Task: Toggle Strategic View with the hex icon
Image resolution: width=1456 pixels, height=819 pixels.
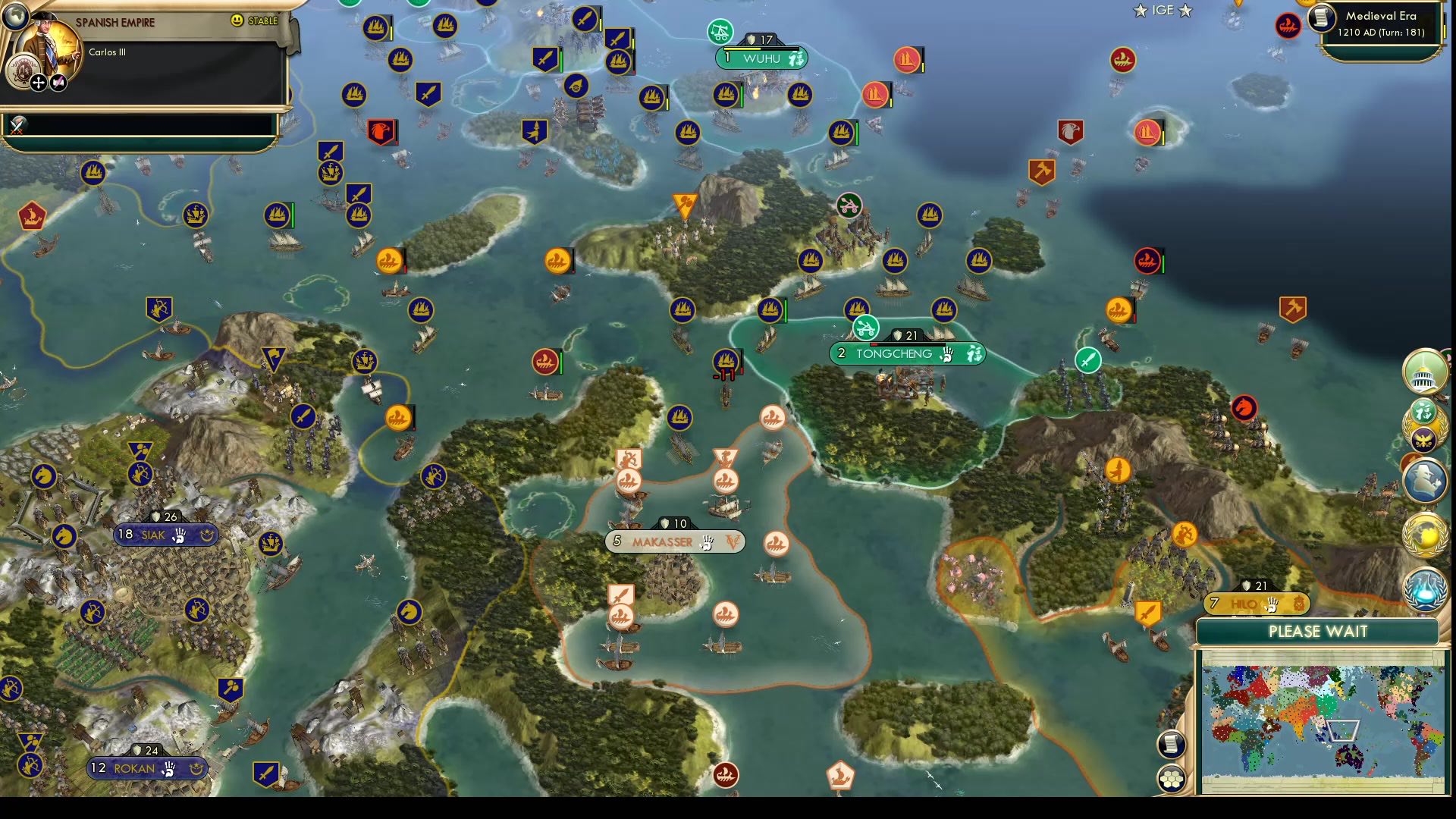Action: [1171, 777]
